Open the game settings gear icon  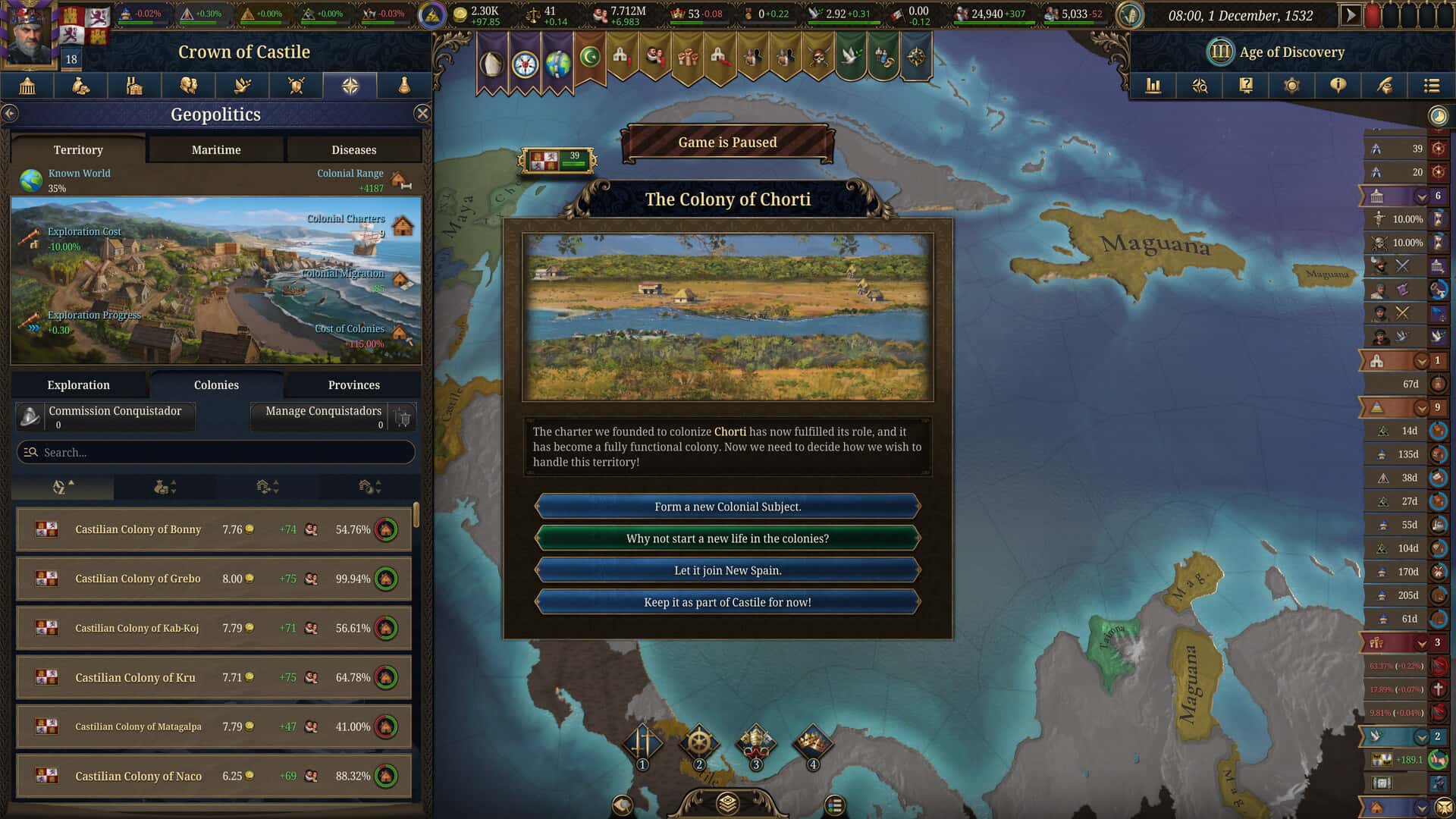(x=1291, y=86)
